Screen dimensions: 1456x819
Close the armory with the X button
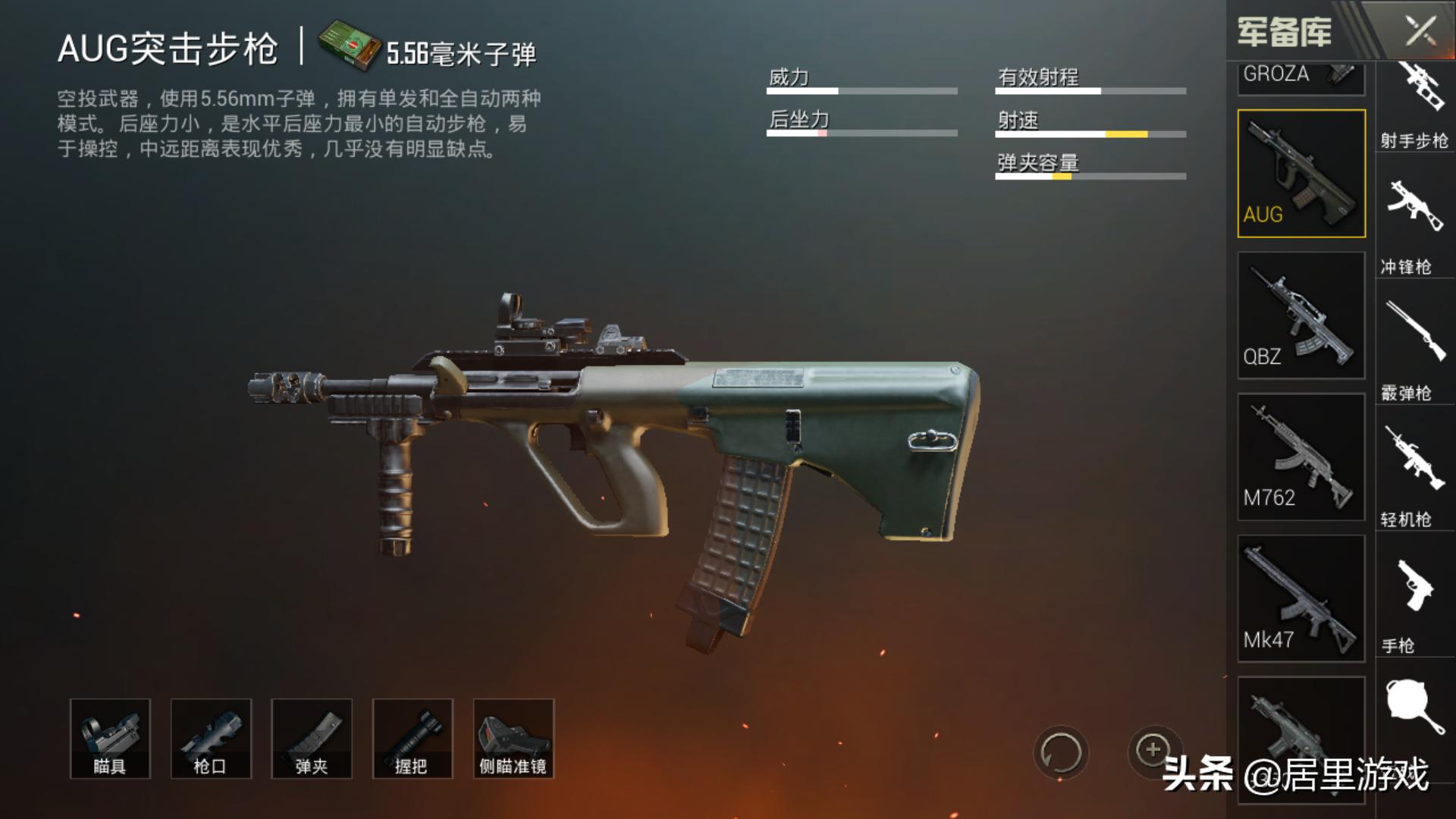(x=1420, y=32)
